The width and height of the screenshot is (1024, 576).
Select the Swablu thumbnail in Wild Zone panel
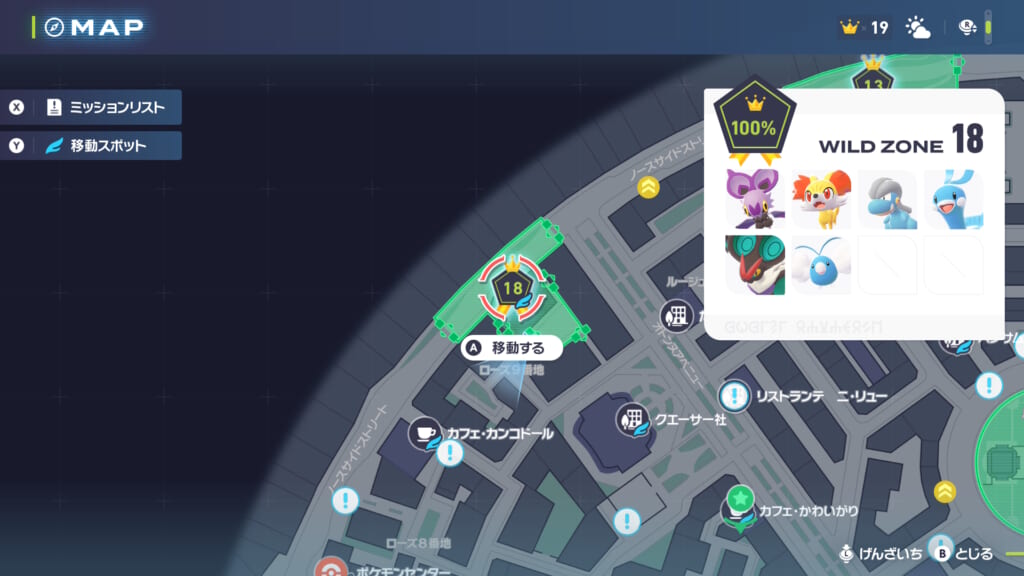[x=821, y=264]
